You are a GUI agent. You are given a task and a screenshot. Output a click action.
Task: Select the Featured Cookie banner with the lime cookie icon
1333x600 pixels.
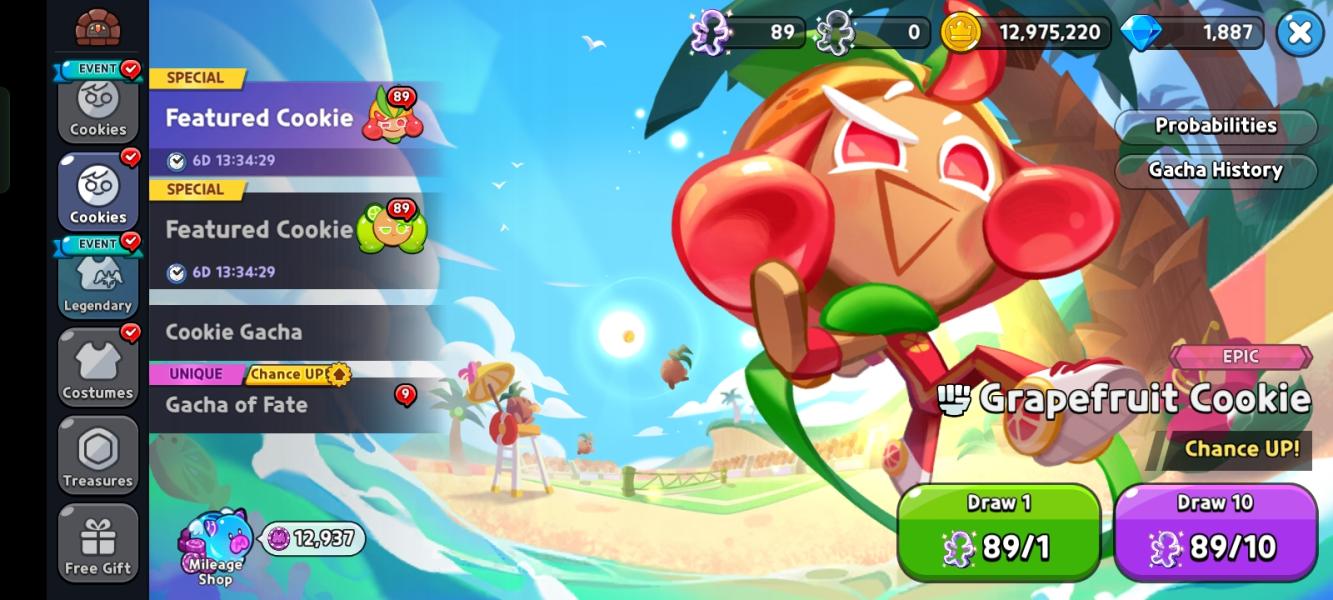tap(295, 231)
